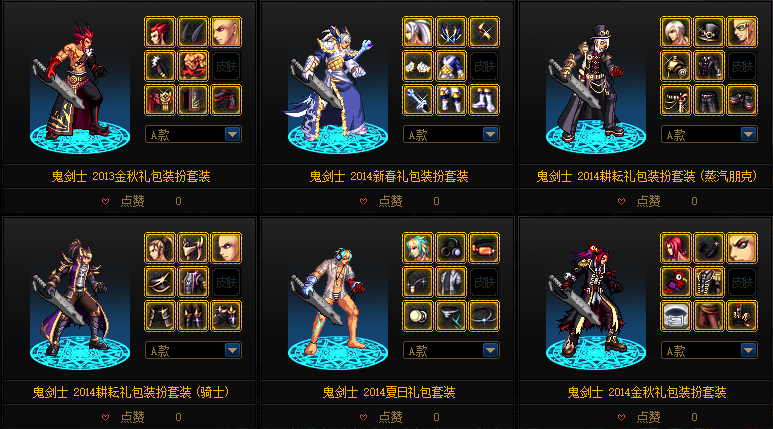Open the 鬼剑士 2014新春礼包装扮套装 title link
The width and height of the screenshot is (773, 429).
(388, 176)
